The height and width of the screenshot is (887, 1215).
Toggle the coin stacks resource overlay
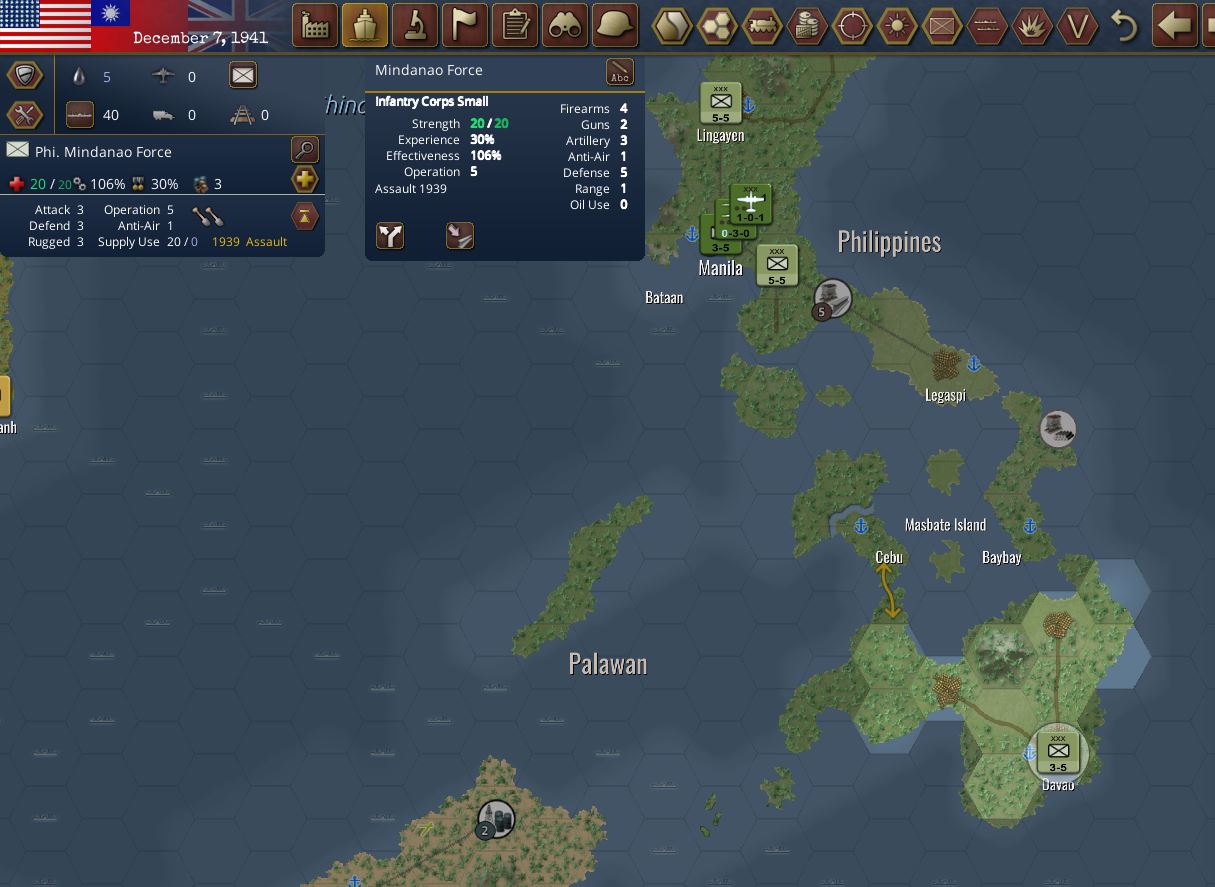pos(807,26)
